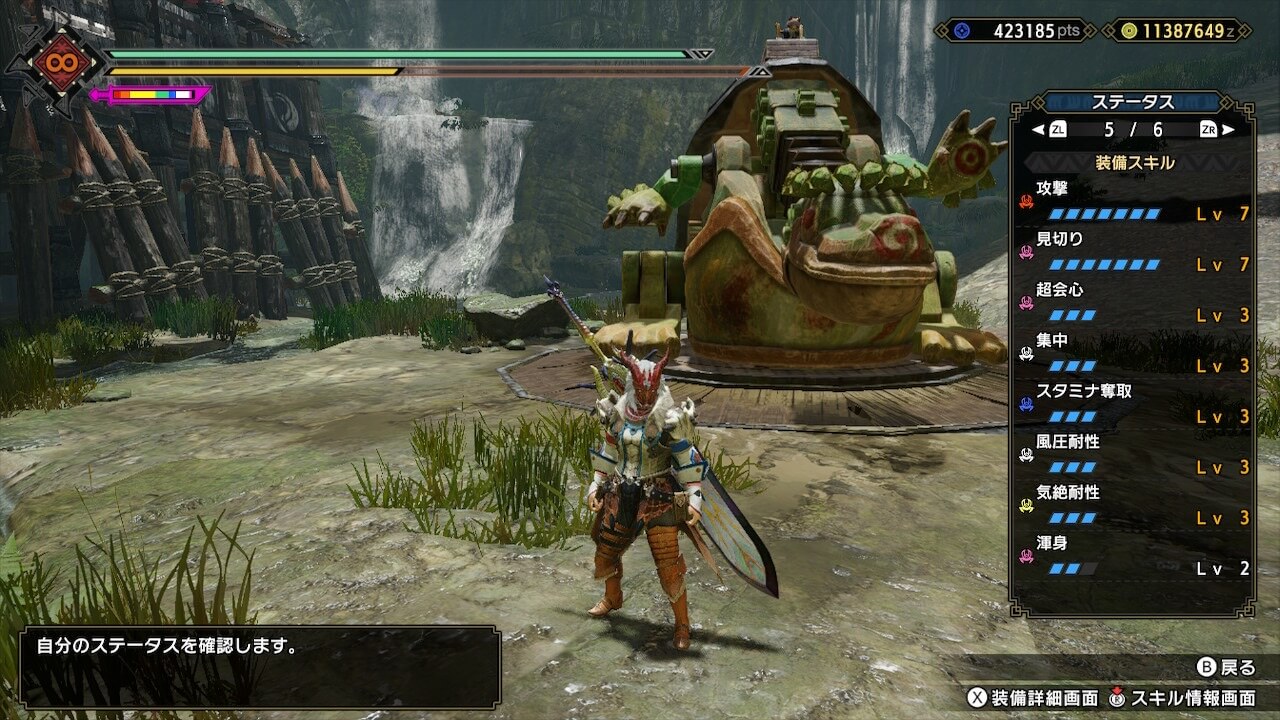Pick the 風圧耐性 skill entry
Viewport: 1280px width, 720px height.
(x=1134, y=454)
